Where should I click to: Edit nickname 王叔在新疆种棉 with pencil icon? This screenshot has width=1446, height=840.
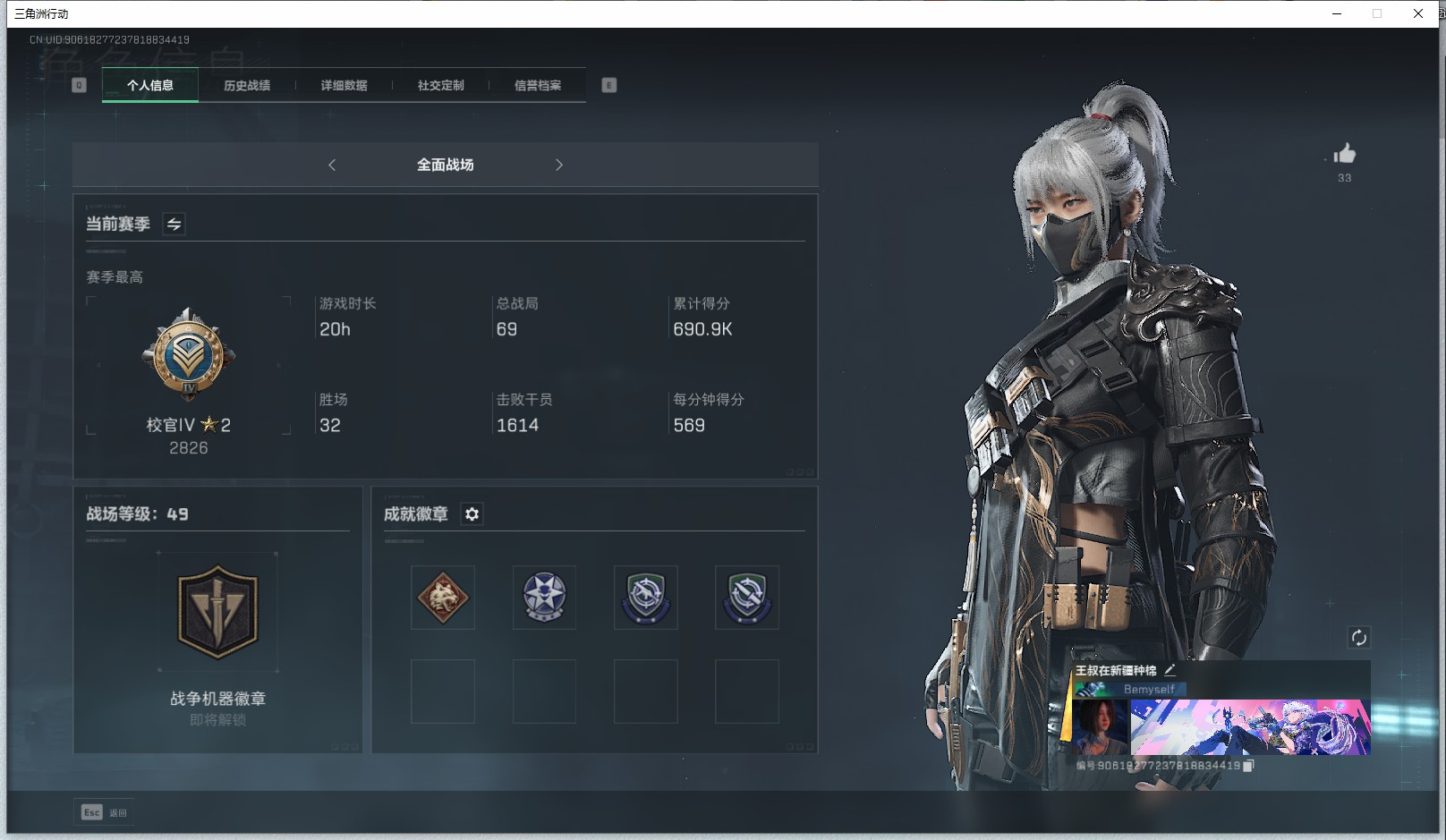pyautogui.click(x=1171, y=668)
